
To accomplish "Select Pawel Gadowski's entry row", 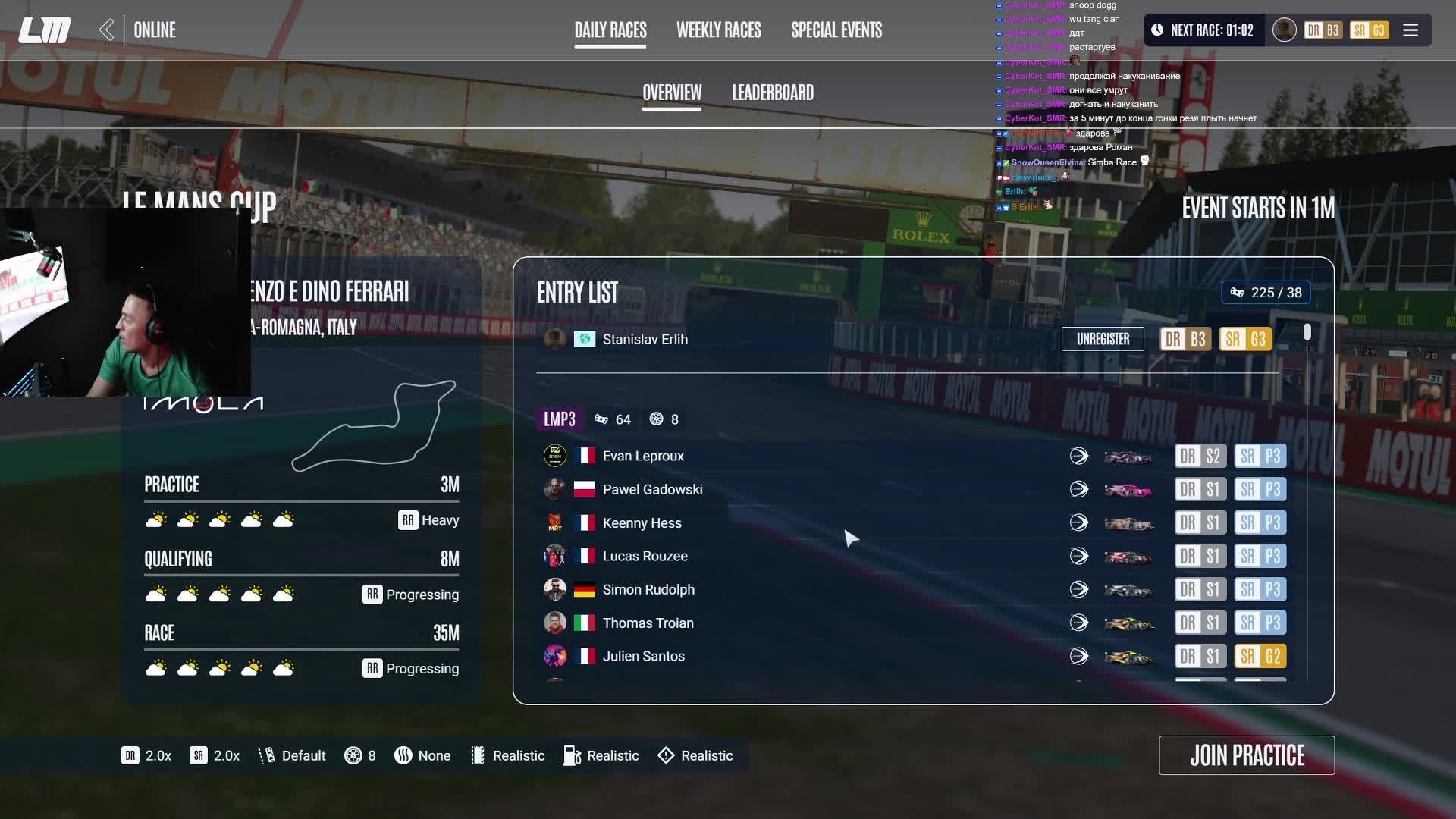I will click(652, 489).
